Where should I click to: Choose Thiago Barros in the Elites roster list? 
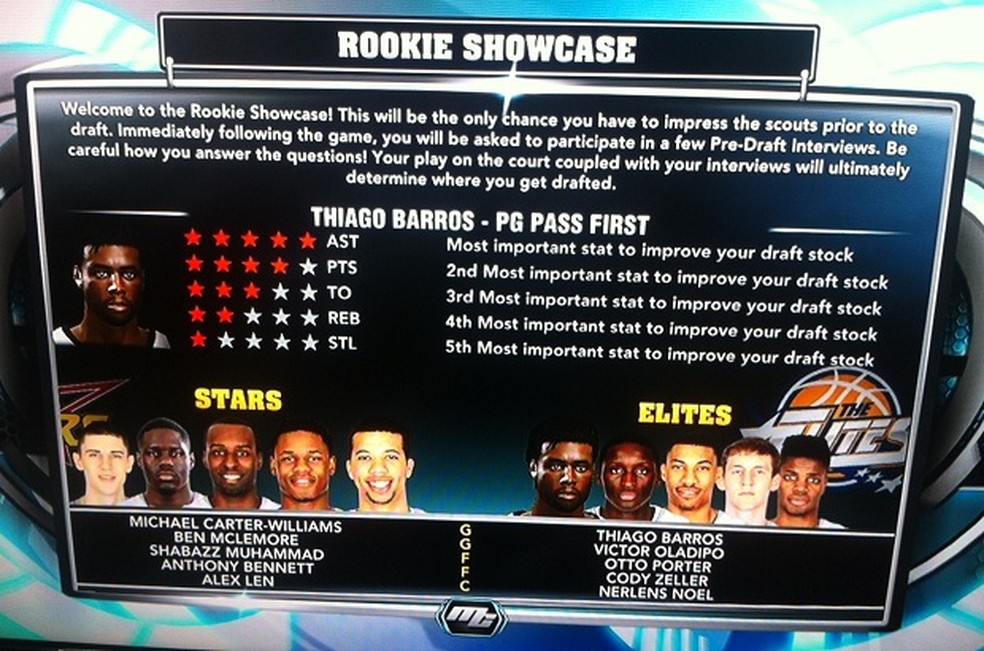[x=657, y=538]
